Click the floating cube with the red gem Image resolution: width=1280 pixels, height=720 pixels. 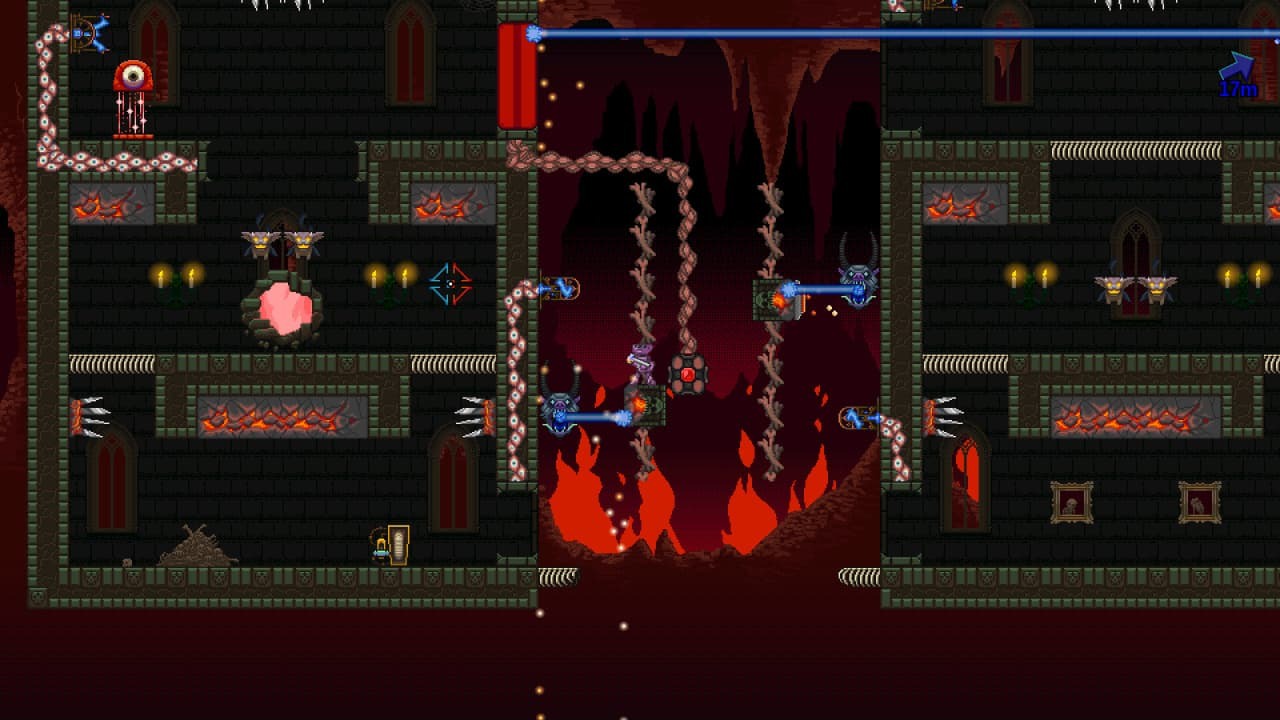tap(689, 375)
